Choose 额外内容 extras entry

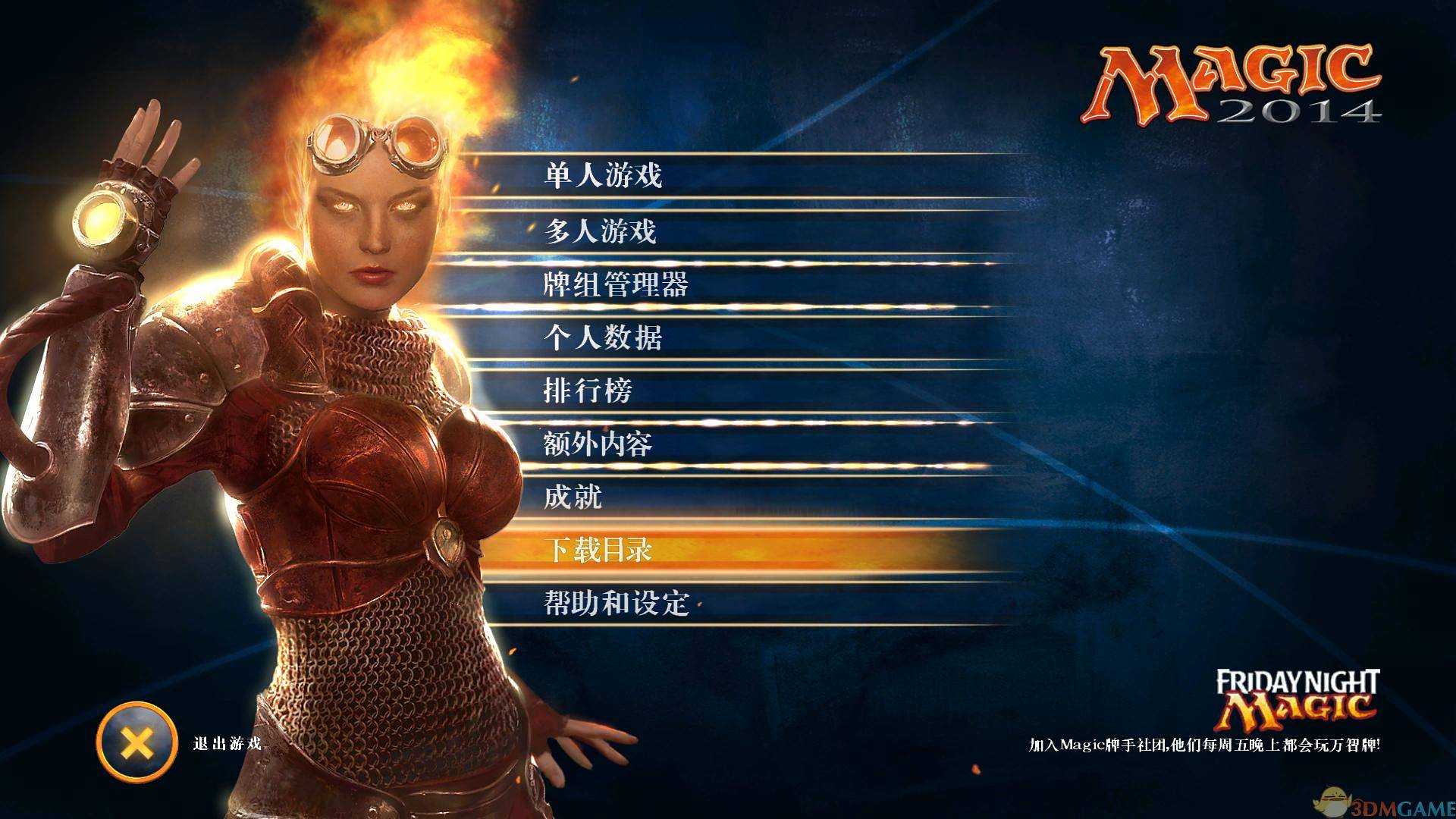pyautogui.click(x=598, y=444)
